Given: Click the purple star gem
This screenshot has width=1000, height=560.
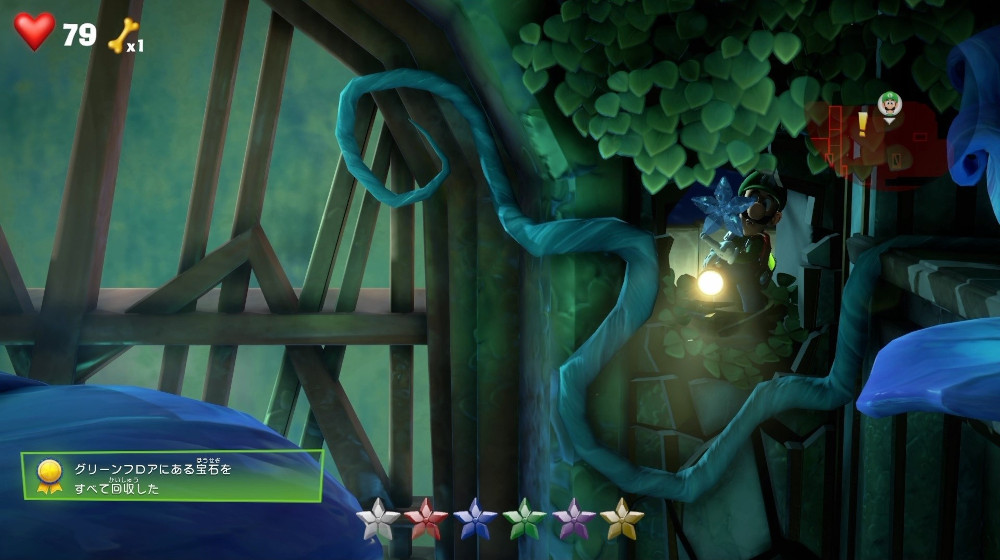Looking at the screenshot, I should 573,519.
